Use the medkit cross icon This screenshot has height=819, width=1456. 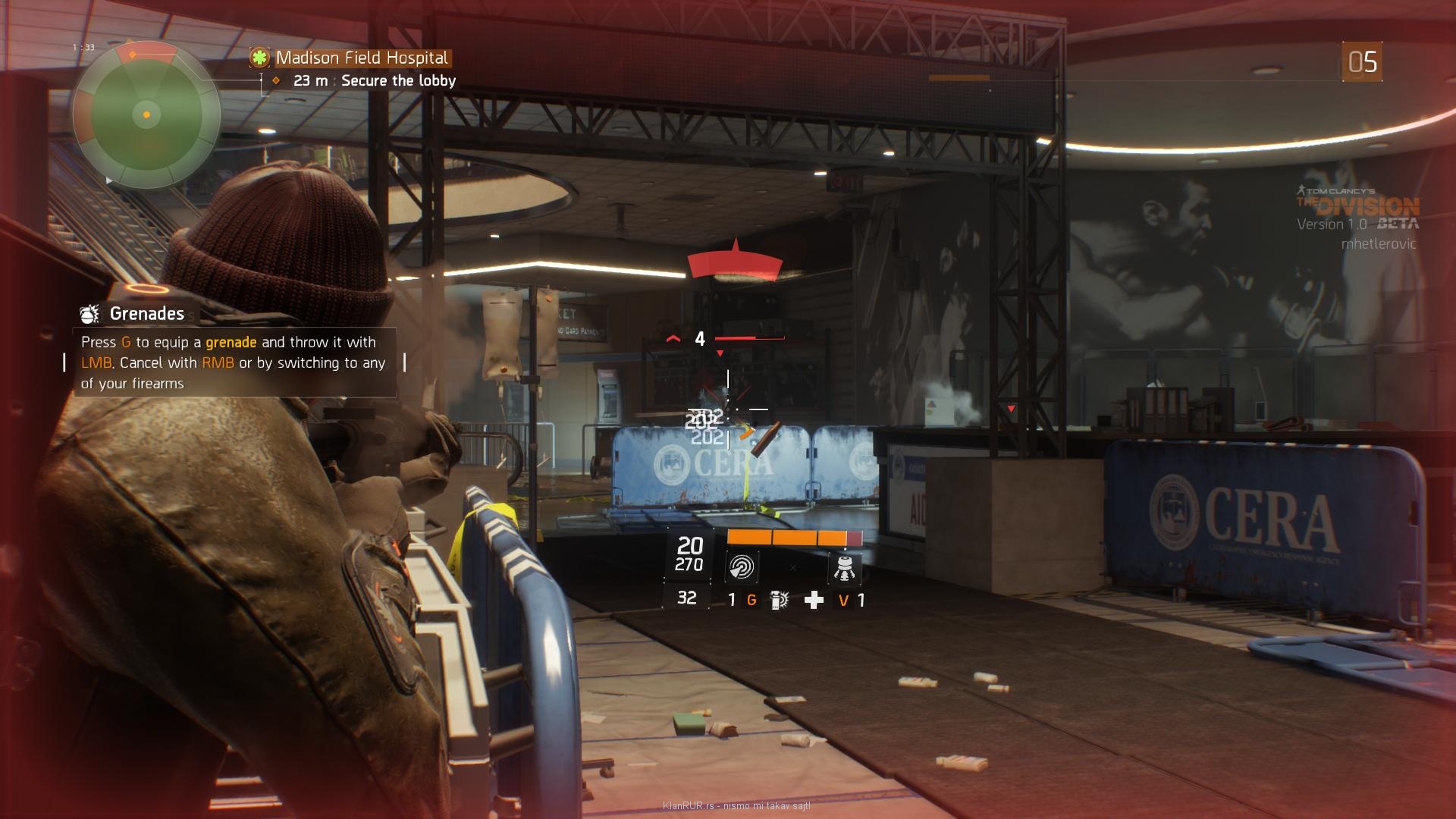click(814, 601)
